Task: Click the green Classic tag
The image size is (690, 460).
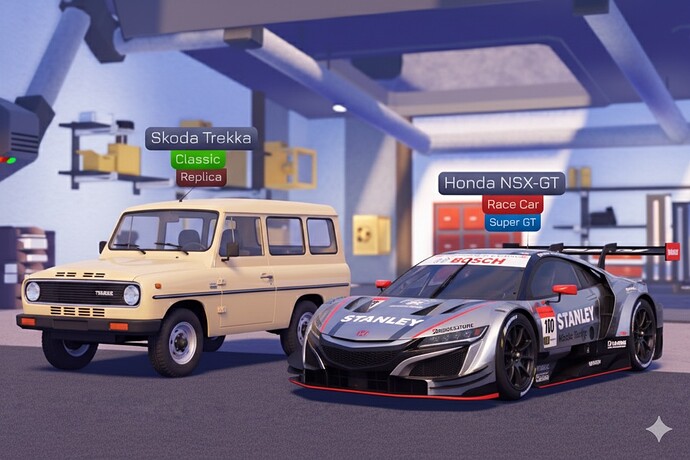Action: 198,159
